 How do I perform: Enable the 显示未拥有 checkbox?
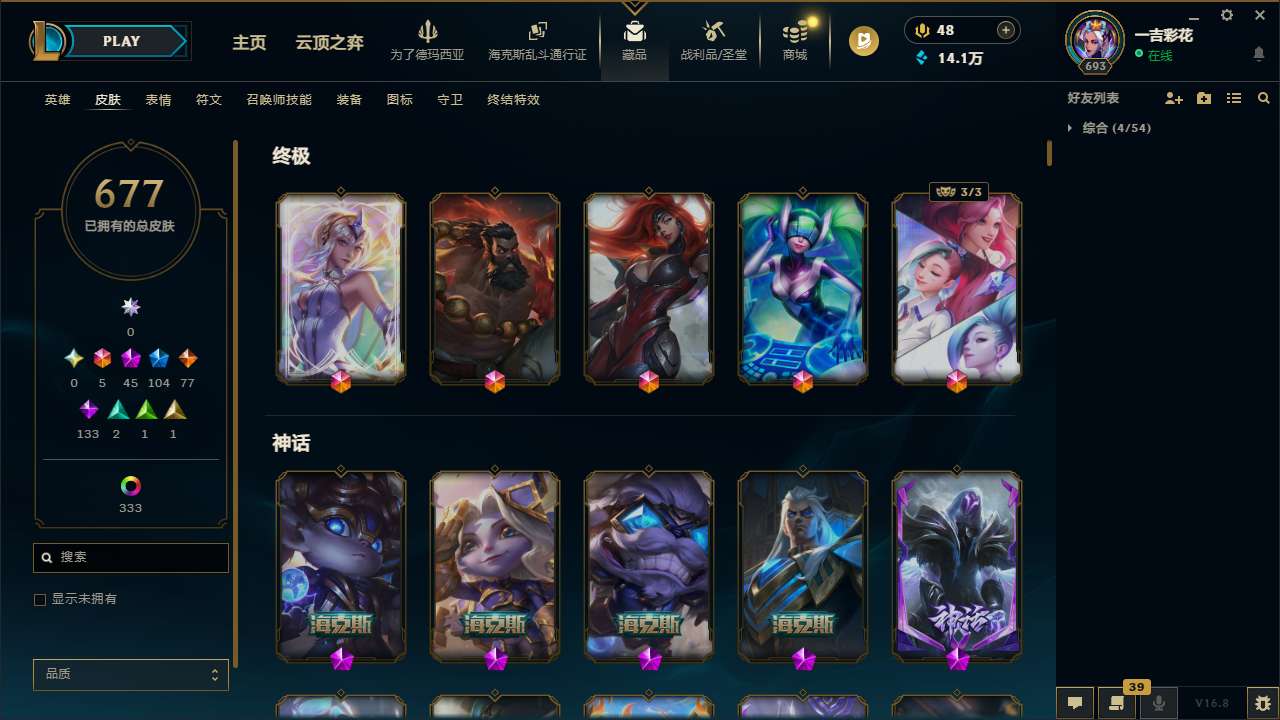pyautogui.click(x=40, y=599)
